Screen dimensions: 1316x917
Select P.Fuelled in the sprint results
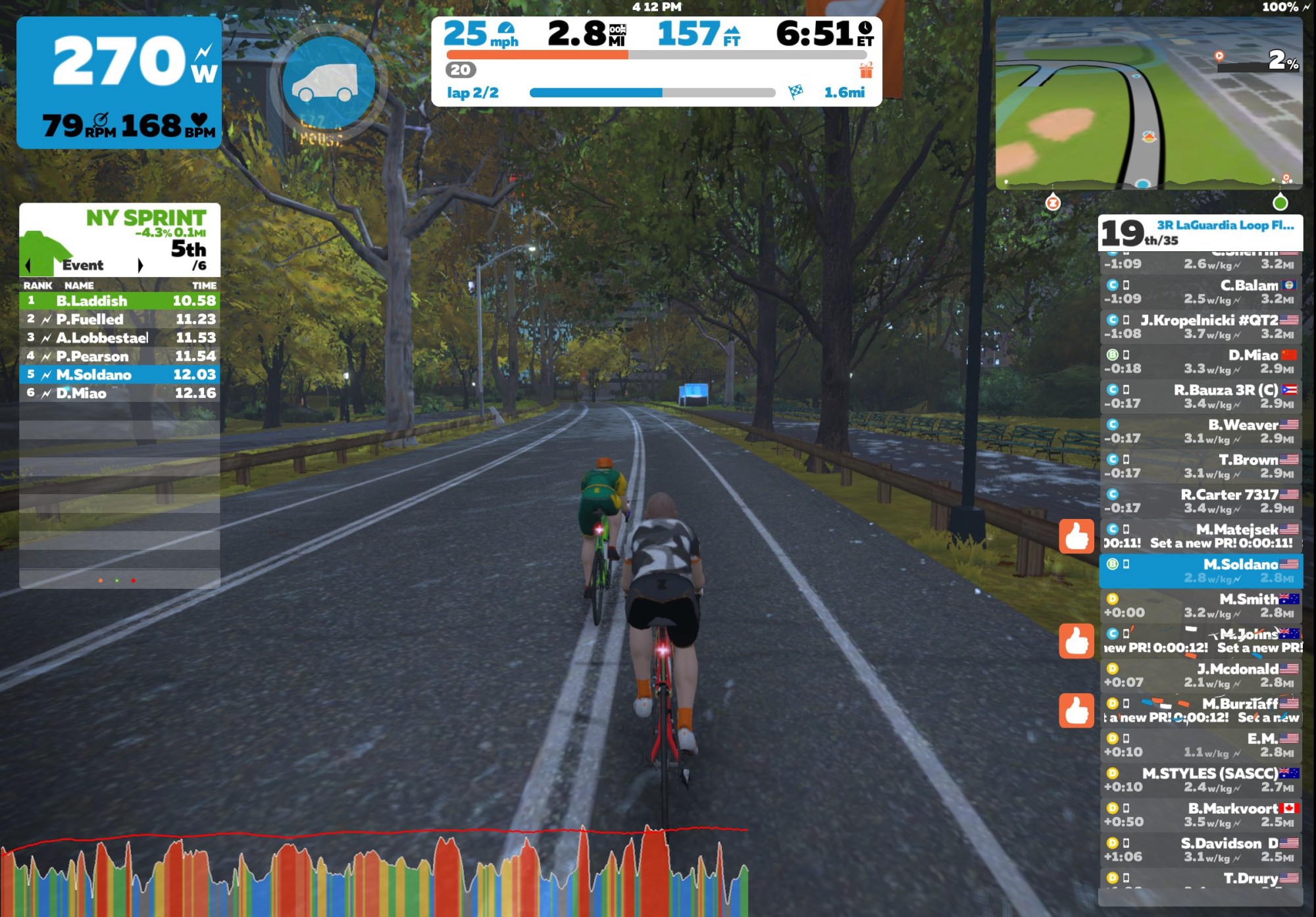(x=119, y=319)
